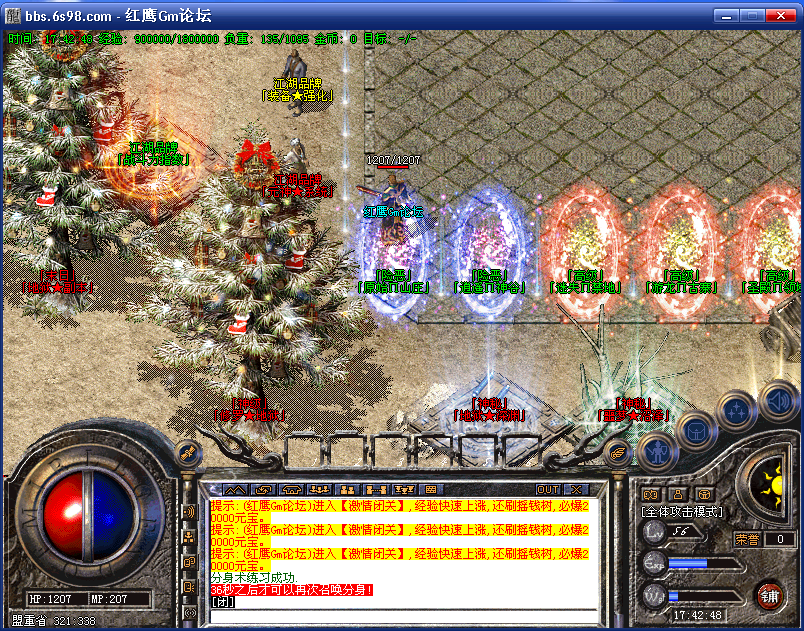Open the bag inventory round button
Viewport: 804px width, 631px height.
click(694, 432)
